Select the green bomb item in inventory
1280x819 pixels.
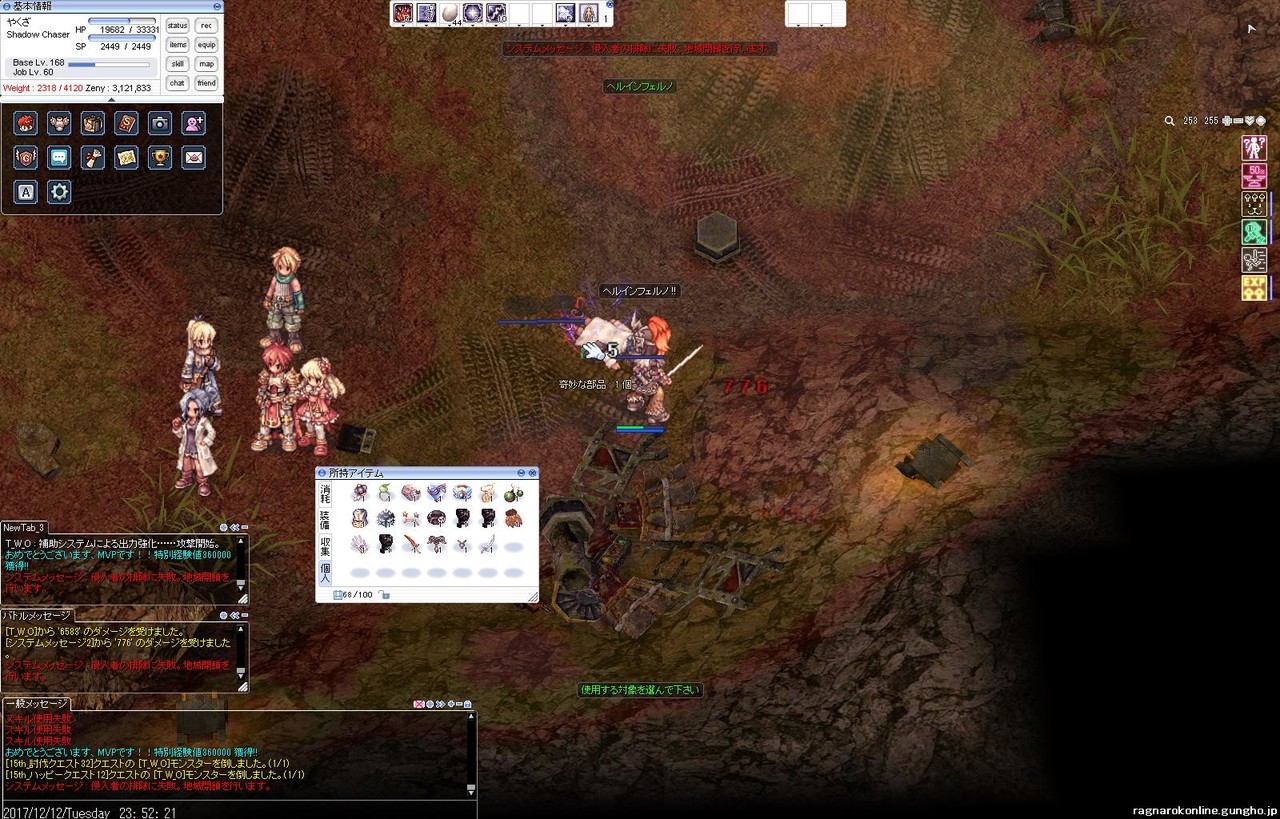coord(513,493)
